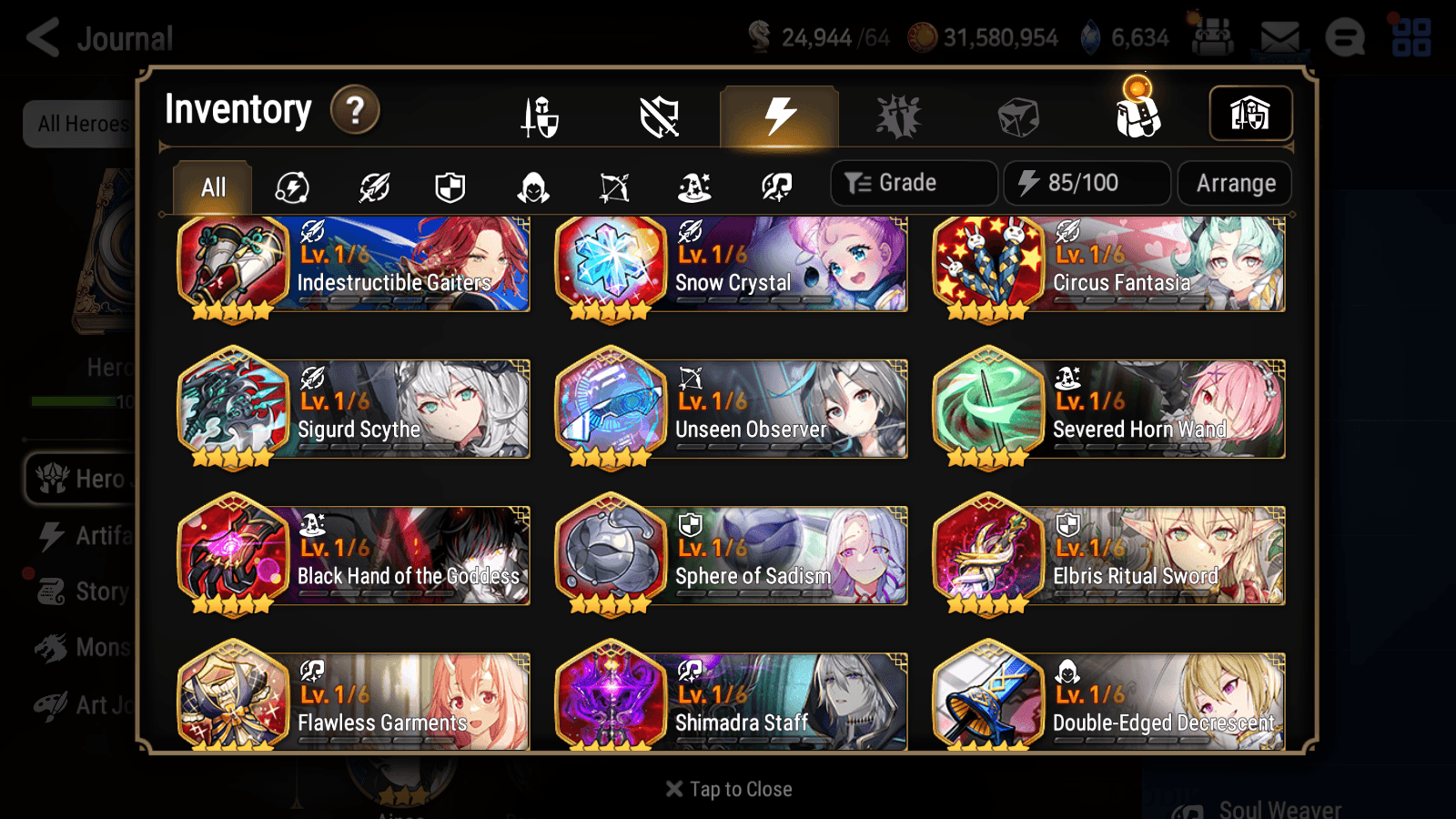Open the storage building icon
Screen dimensions: 1456x819
[x=1249, y=114]
